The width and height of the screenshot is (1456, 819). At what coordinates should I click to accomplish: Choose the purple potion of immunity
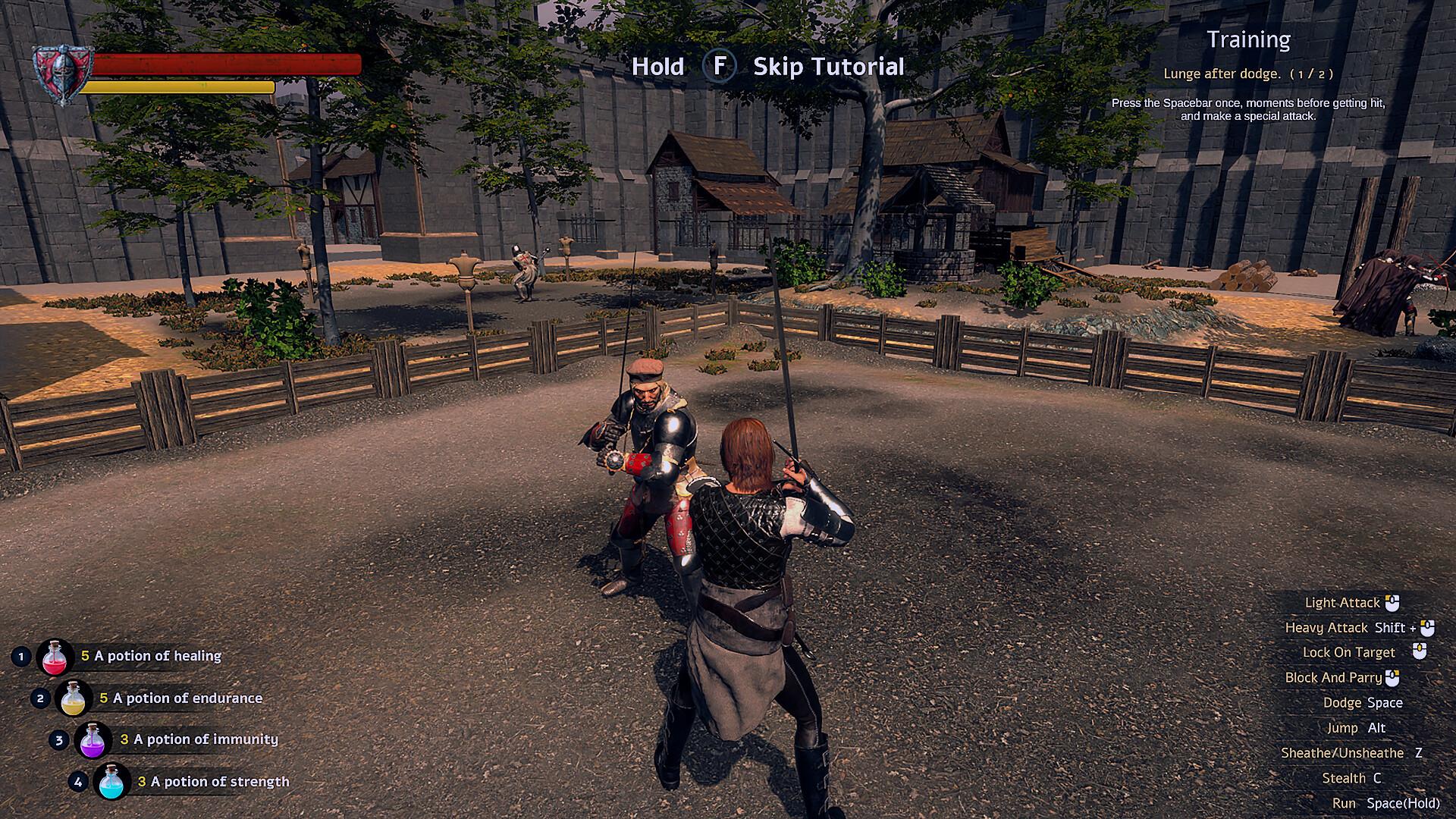(x=93, y=740)
